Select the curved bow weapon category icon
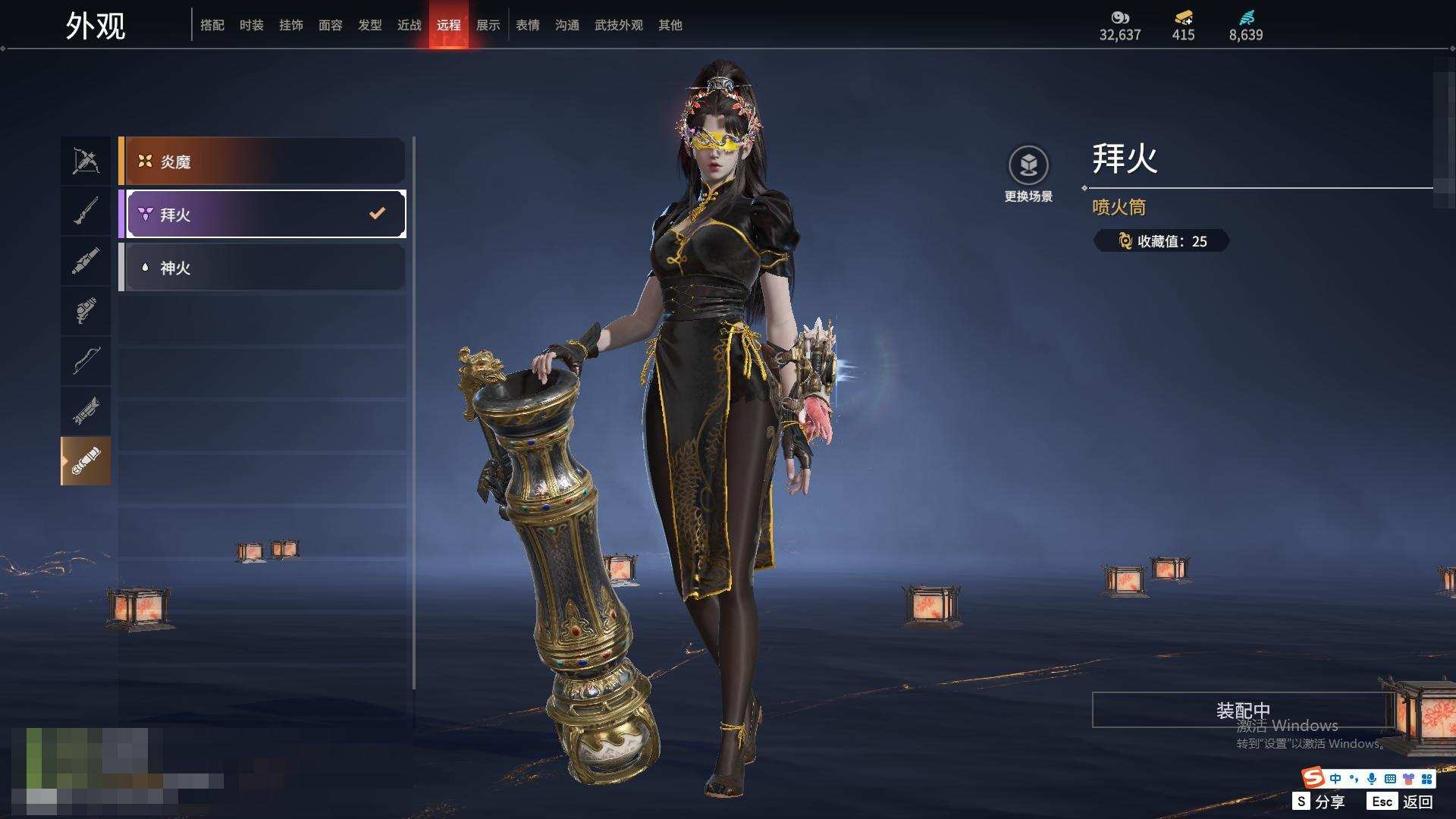 86,360
